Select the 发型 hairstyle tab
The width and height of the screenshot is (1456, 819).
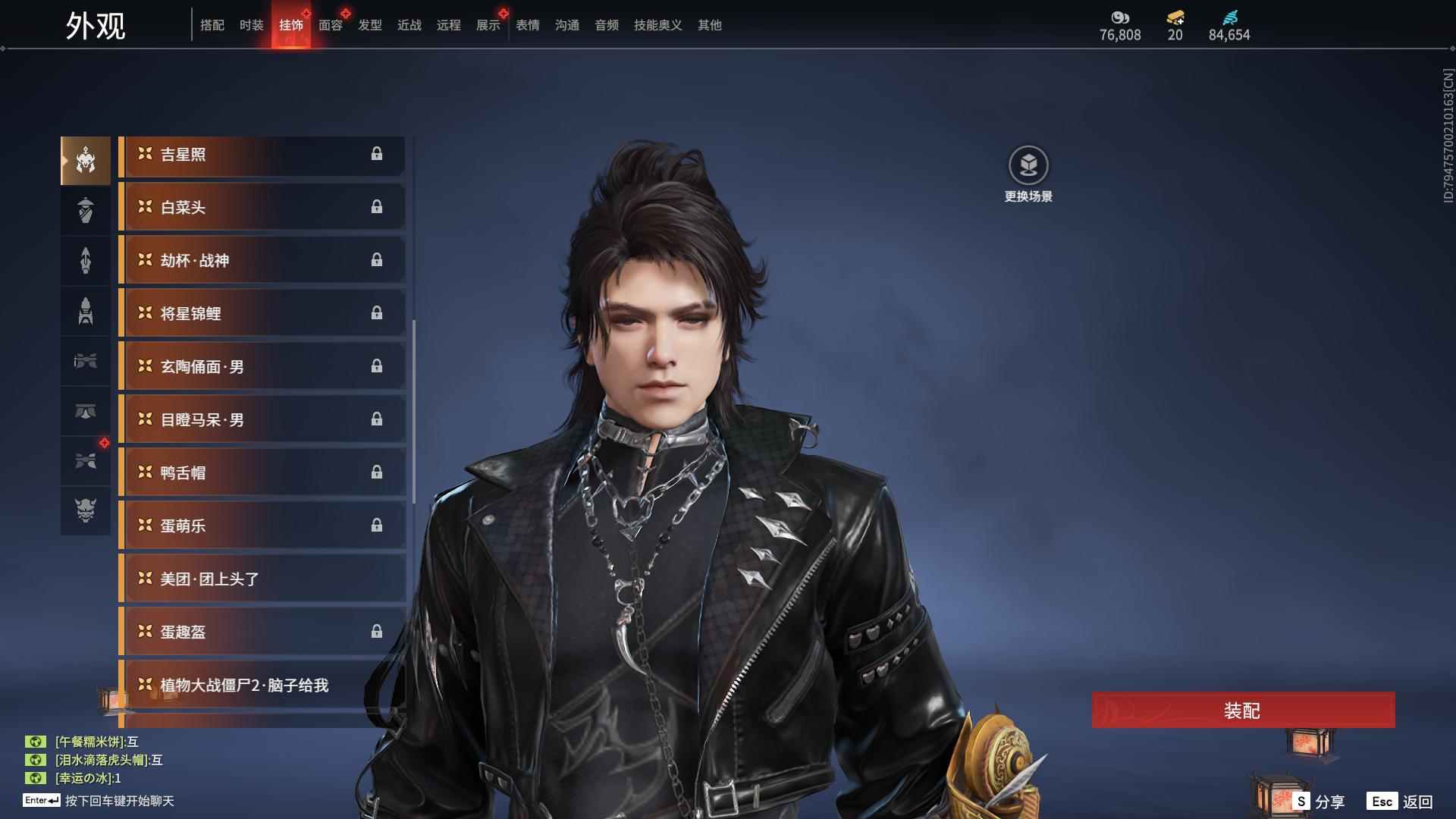369,25
